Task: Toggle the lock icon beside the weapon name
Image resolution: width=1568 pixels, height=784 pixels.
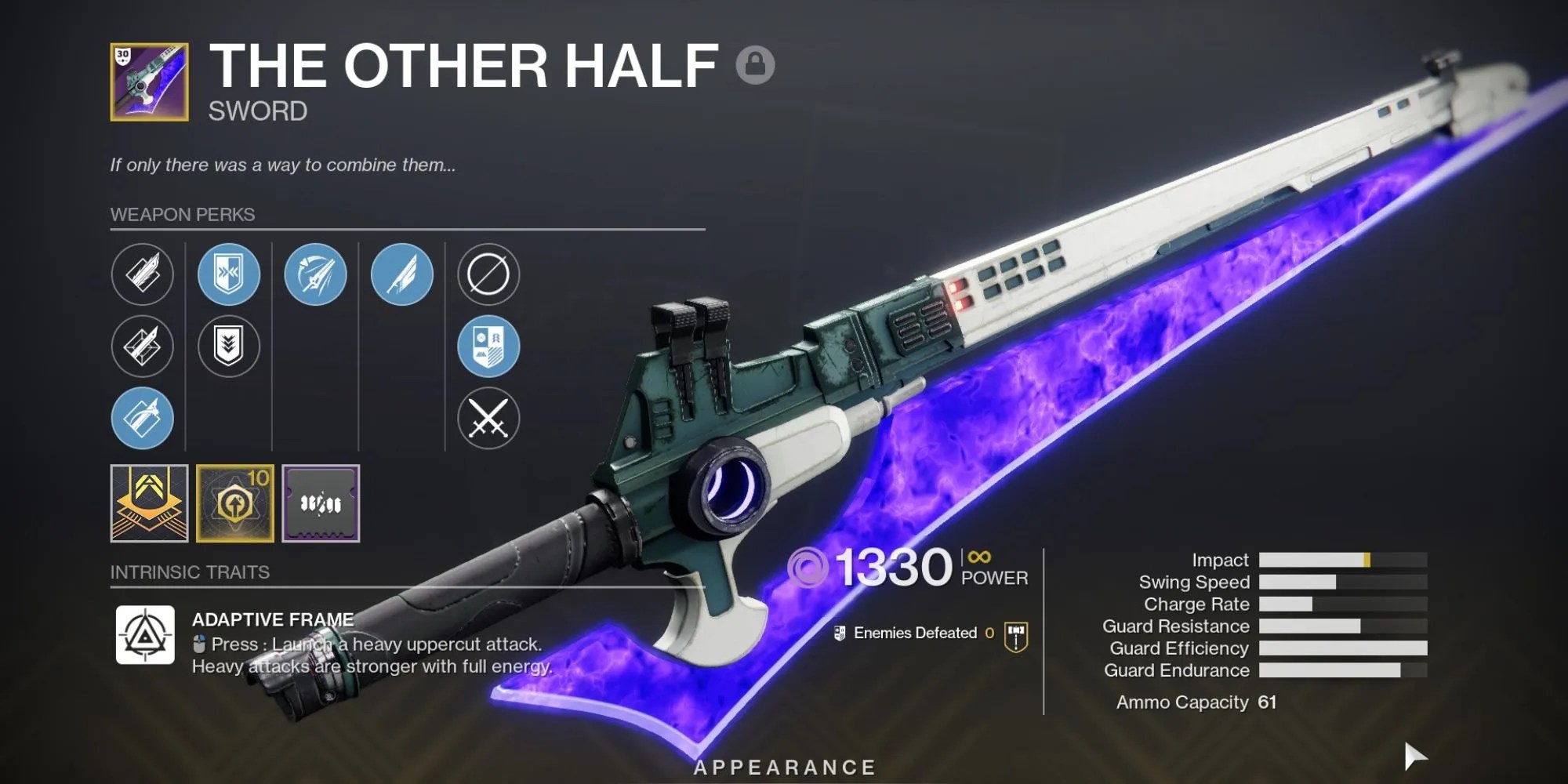Action: pos(755,64)
